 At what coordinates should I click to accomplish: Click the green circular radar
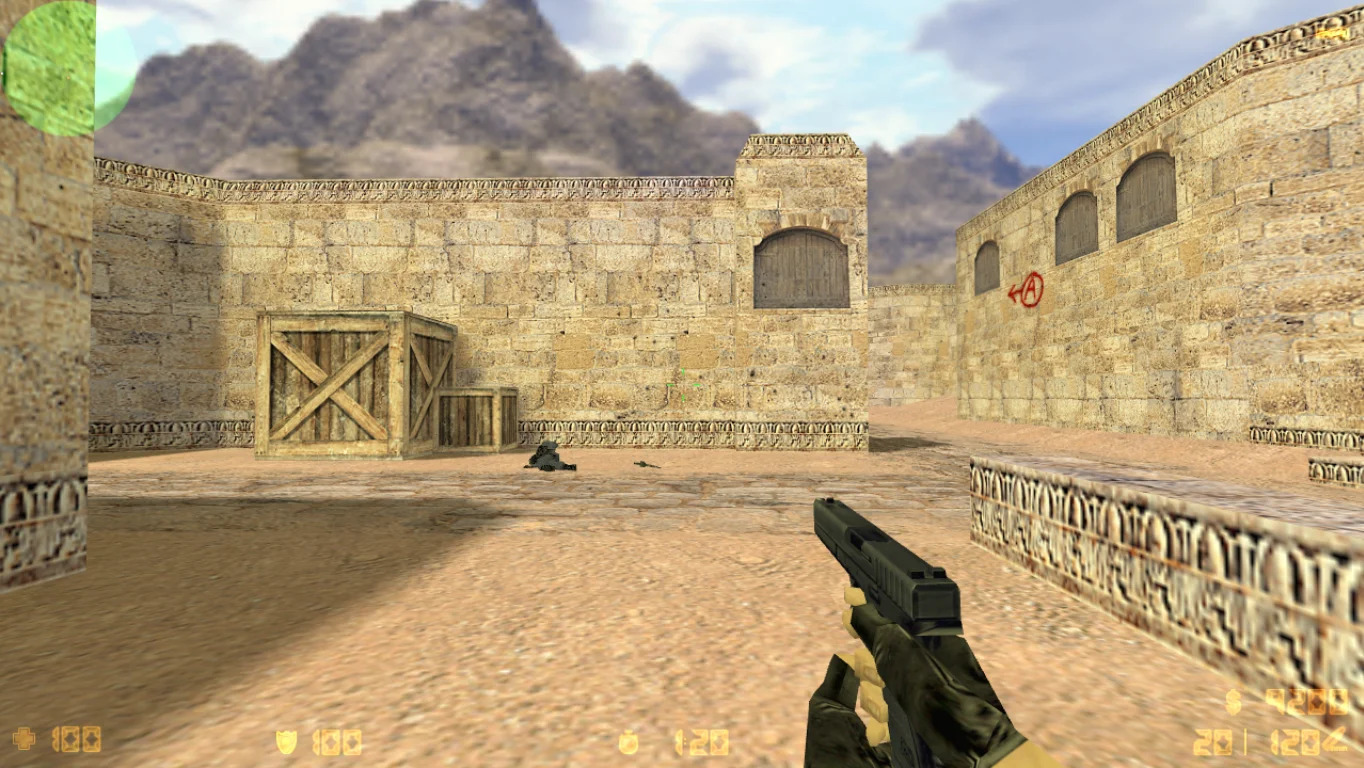click(x=68, y=67)
